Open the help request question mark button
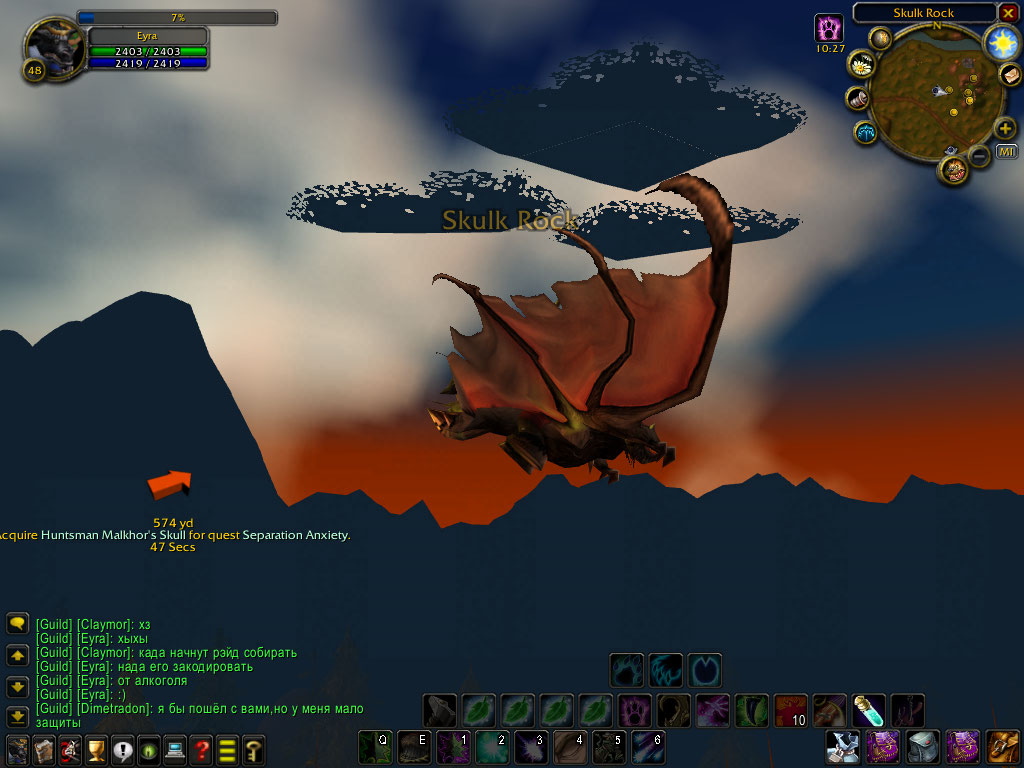Viewport: 1024px width, 768px height. 201,748
